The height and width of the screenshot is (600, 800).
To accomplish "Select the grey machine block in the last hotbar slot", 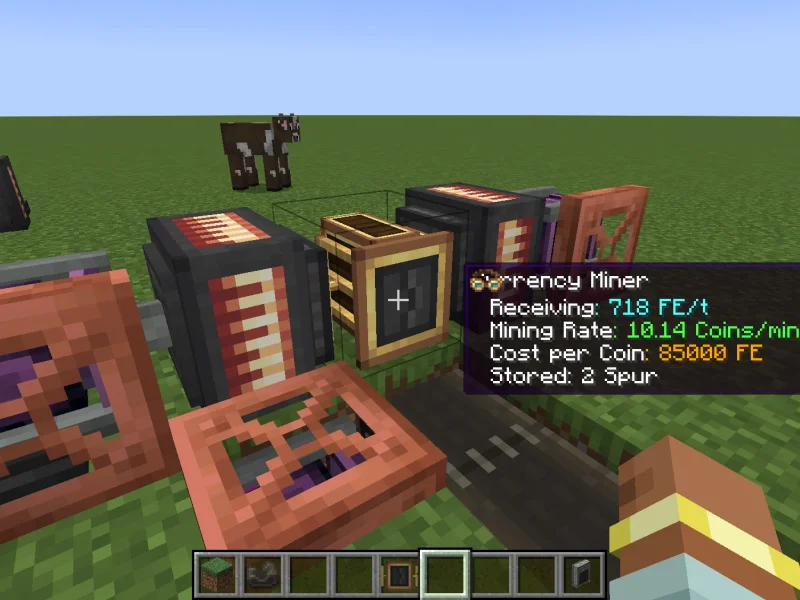I will coord(581,574).
